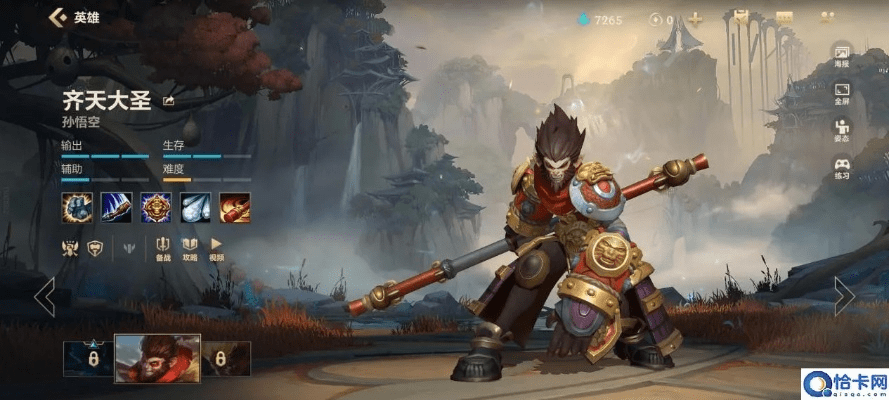Select the golden monkey emblem ability icon
889x400 pixels.
(x=155, y=207)
